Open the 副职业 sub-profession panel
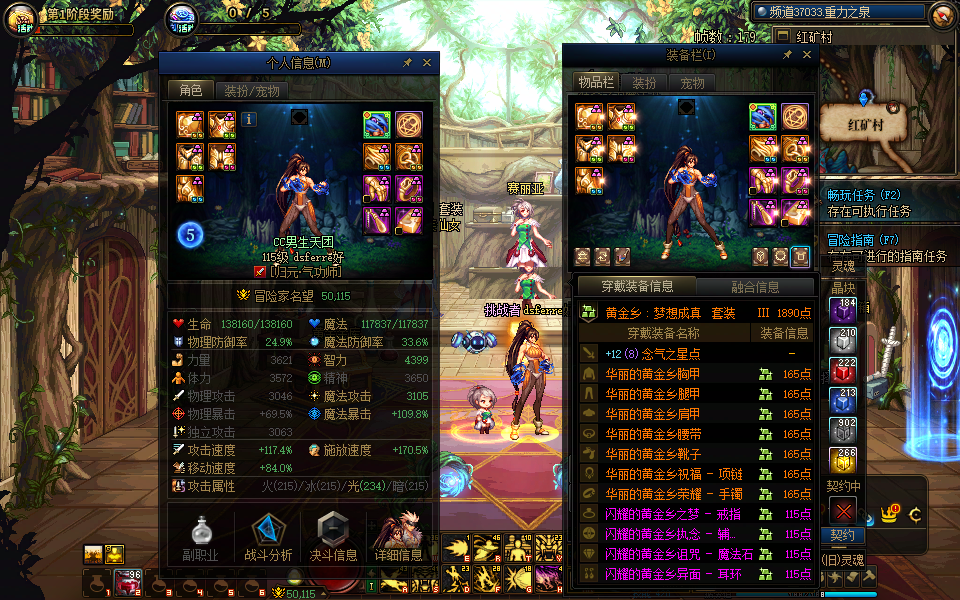The height and width of the screenshot is (600, 960). (200, 536)
